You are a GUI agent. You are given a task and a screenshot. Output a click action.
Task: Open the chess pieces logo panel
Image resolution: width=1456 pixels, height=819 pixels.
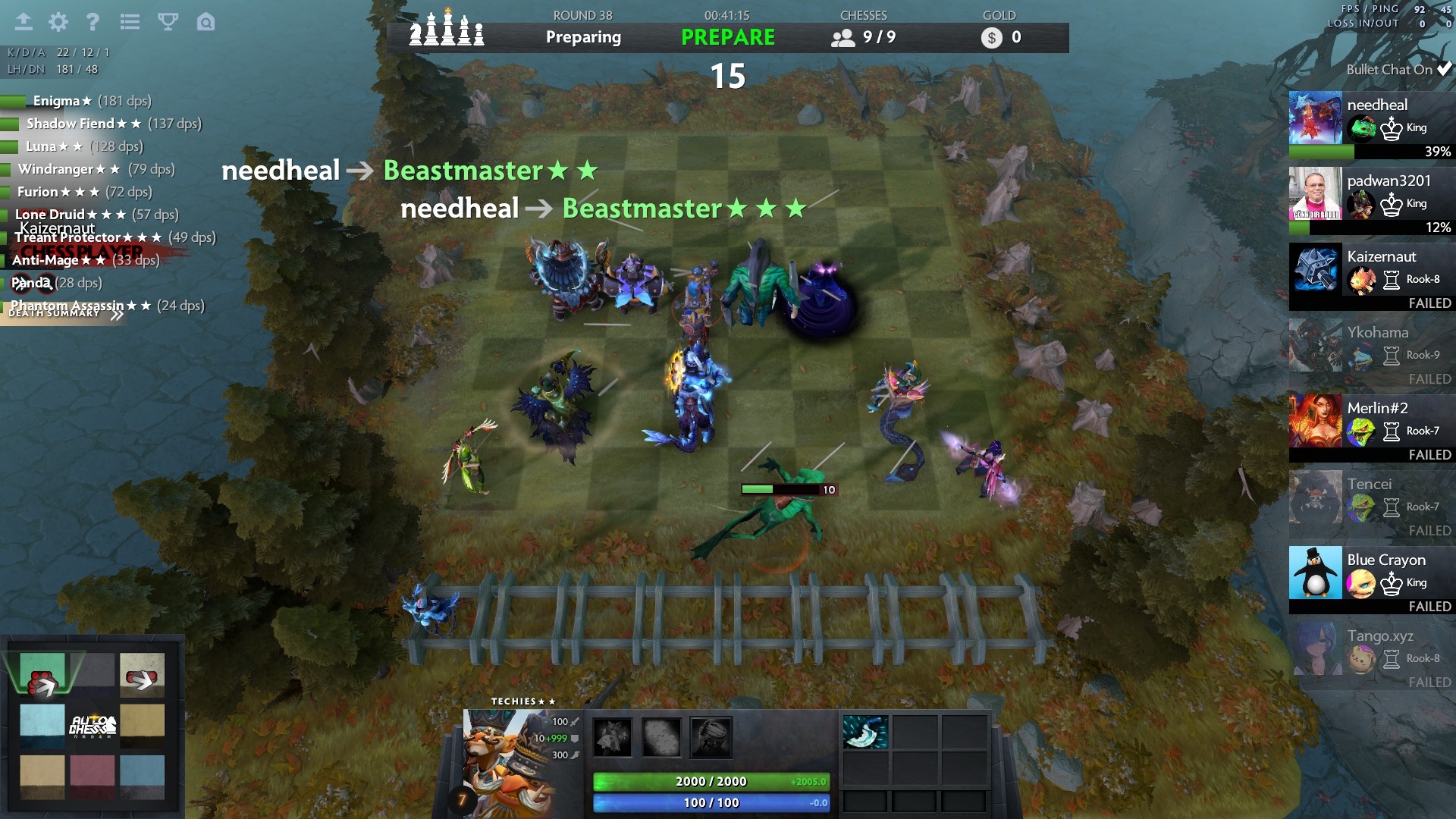tap(447, 32)
